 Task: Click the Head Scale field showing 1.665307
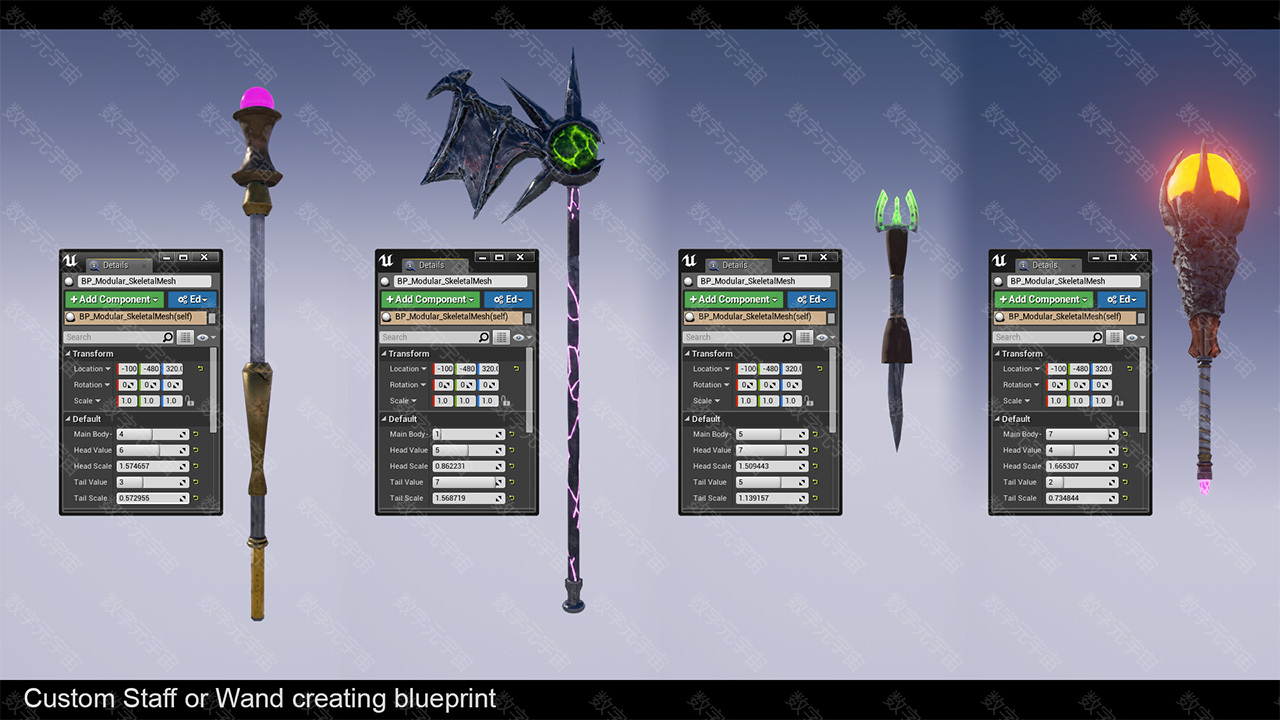[x=1081, y=466]
